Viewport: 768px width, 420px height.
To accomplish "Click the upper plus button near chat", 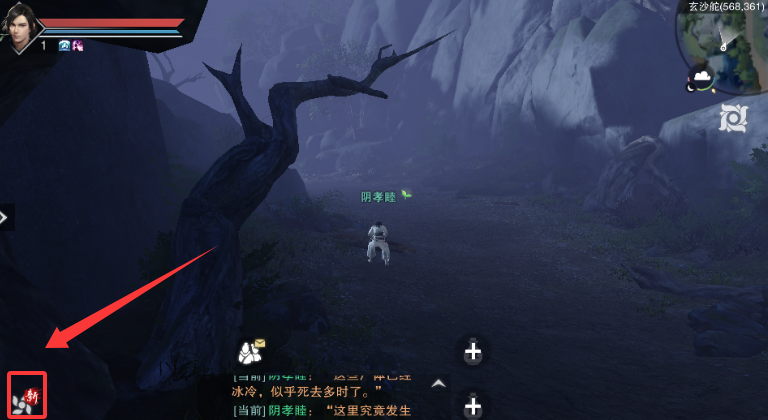I will pos(473,351).
